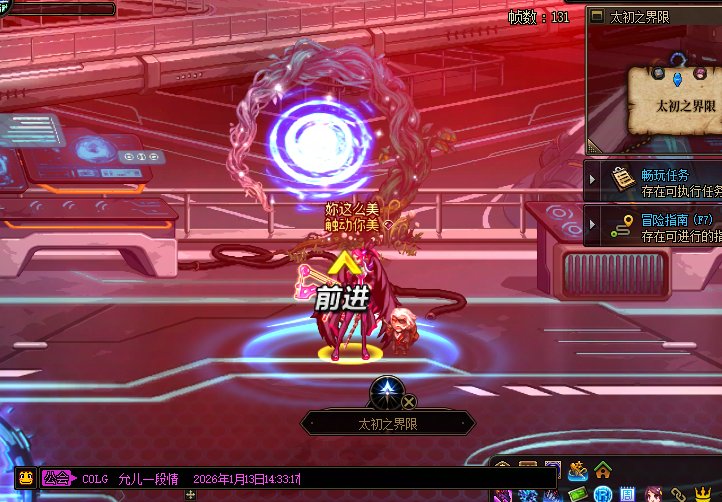The height and width of the screenshot is (502, 722).
Task: Click the girl character portrait icon
Action: click(653, 494)
